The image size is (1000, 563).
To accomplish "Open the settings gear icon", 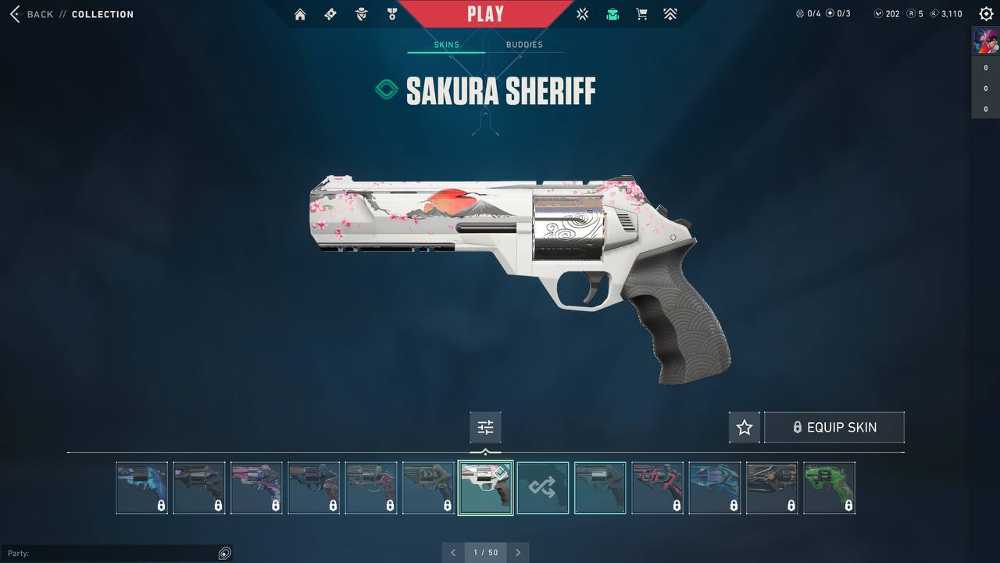I will [986, 14].
